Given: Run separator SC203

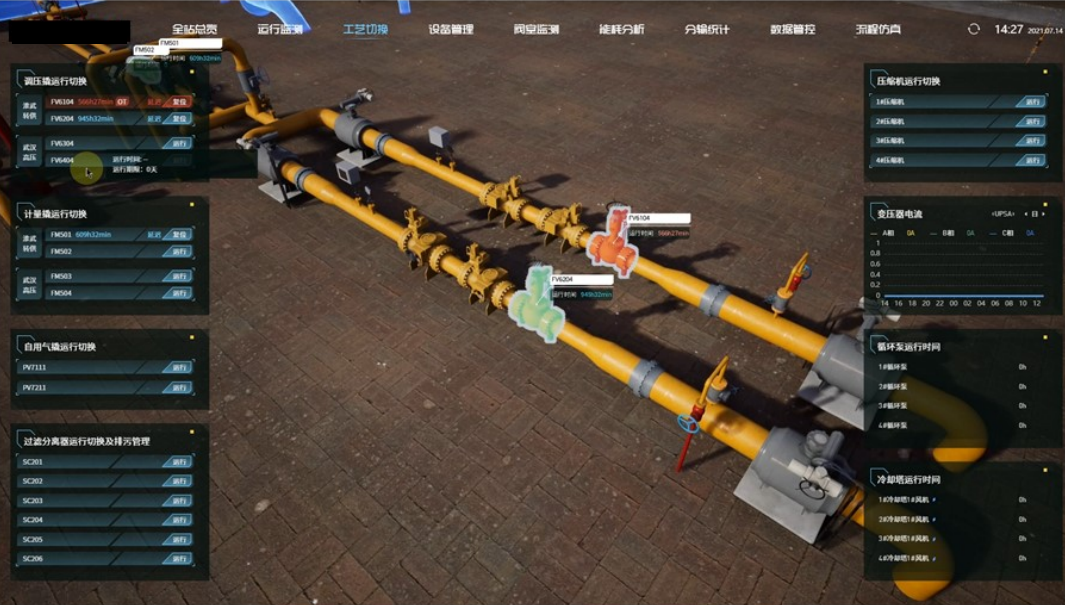Looking at the screenshot, I should coord(180,501).
